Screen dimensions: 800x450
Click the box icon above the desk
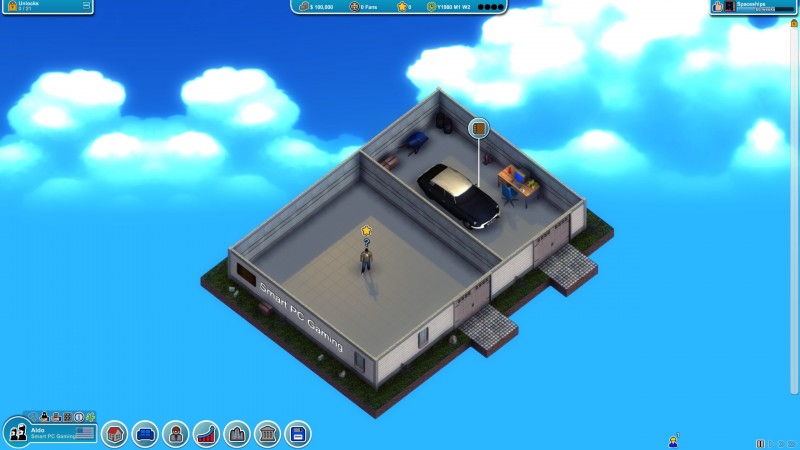(480, 128)
